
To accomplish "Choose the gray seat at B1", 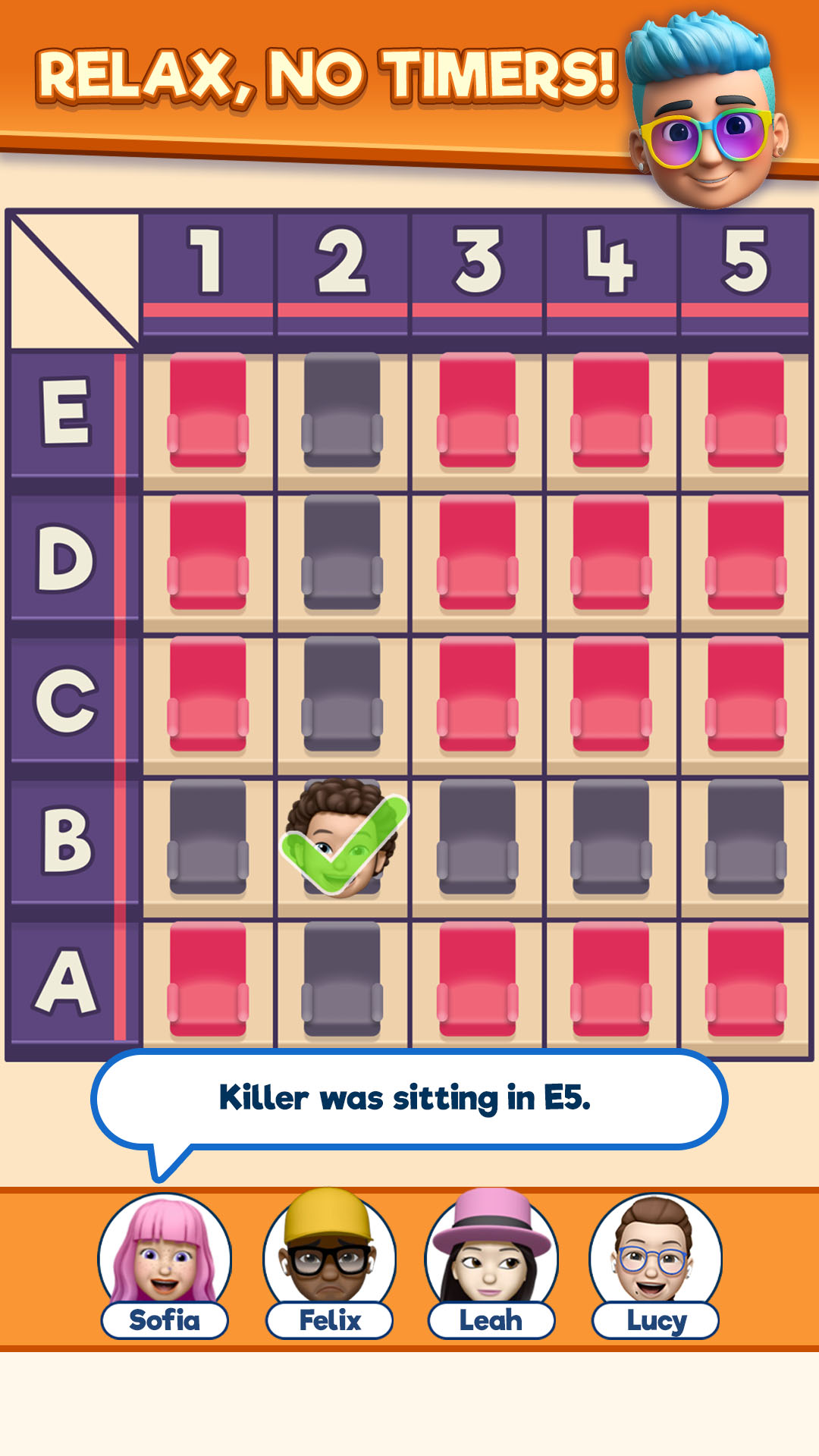I will click(x=208, y=837).
